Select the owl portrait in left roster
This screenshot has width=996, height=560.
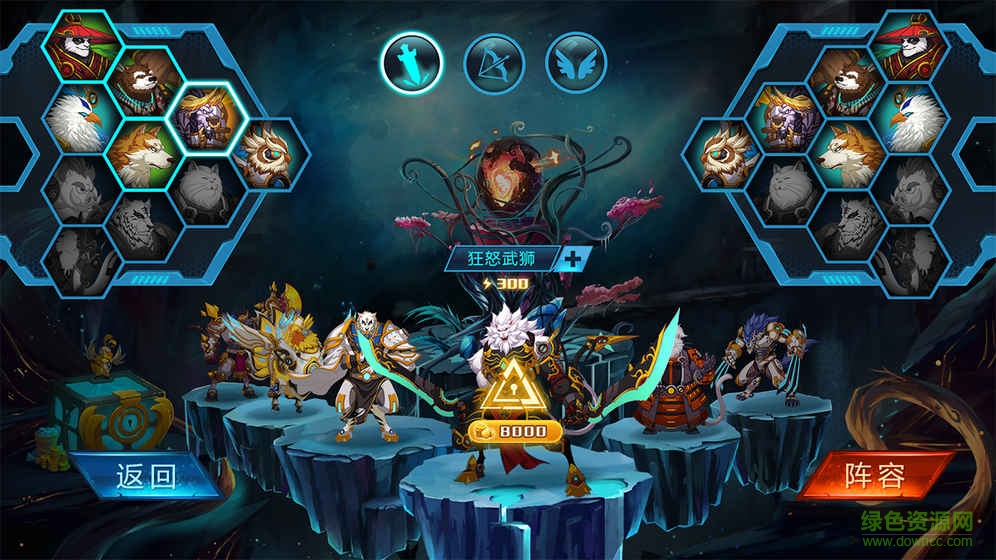[x=267, y=155]
